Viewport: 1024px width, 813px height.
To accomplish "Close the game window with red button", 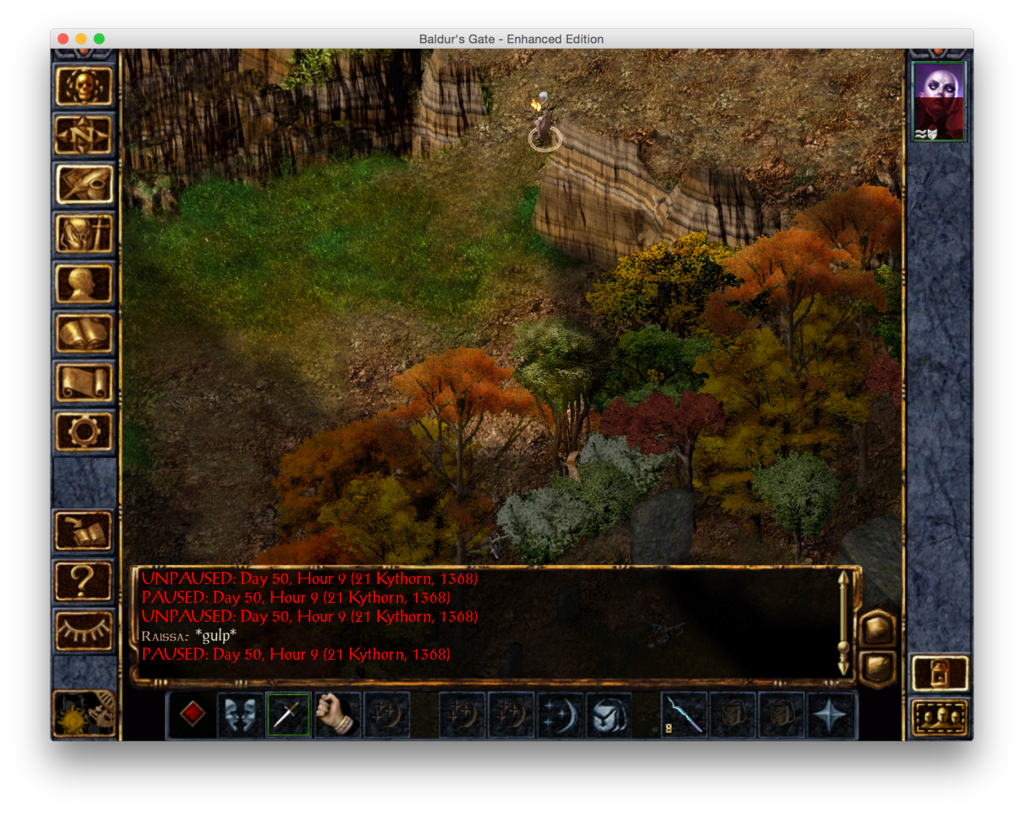I will (x=63, y=39).
